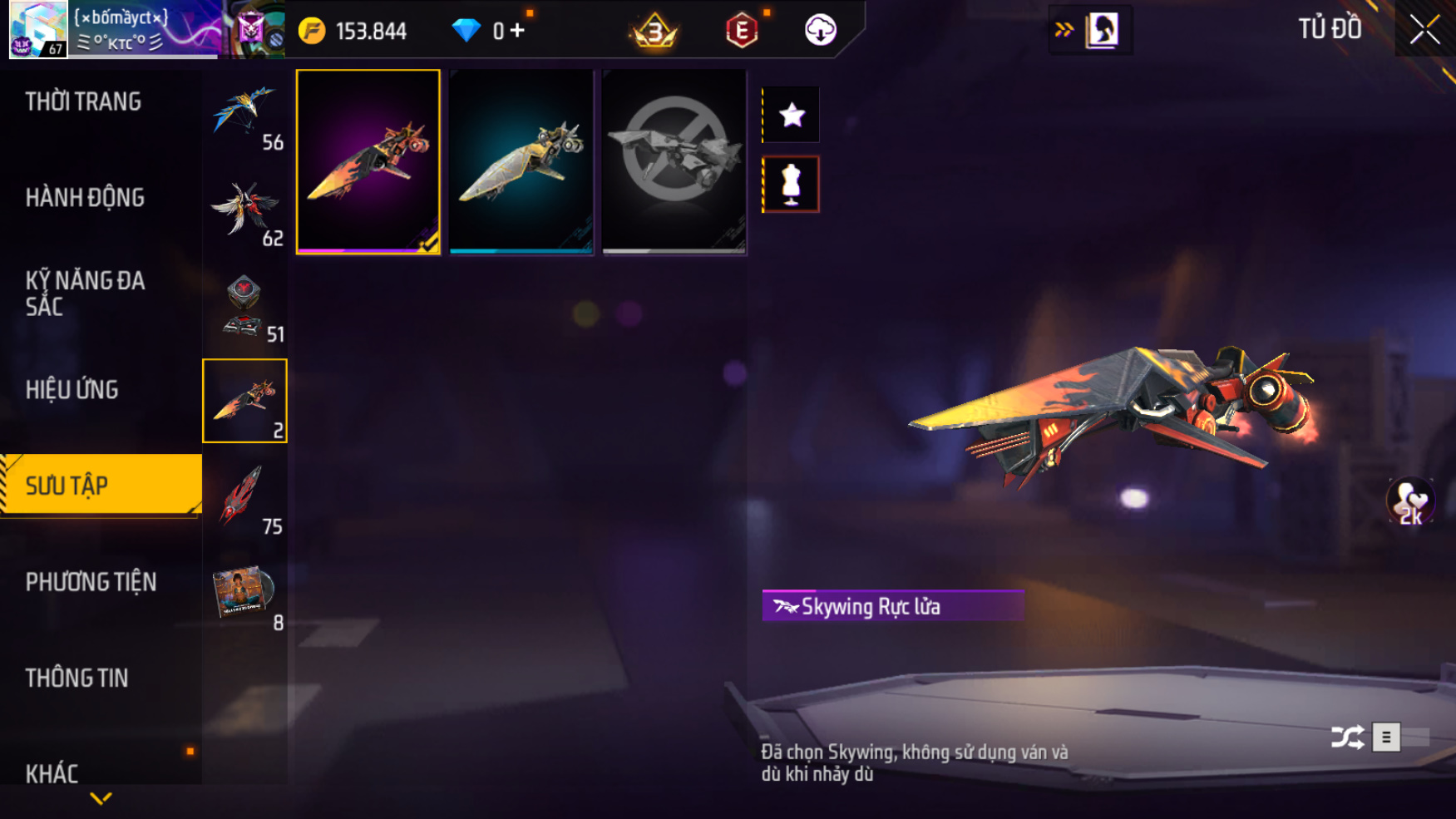The width and height of the screenshot is (1456, 819).
Task: Select the flaming Skywing Rực lửa skin
Action: point(368,162)
